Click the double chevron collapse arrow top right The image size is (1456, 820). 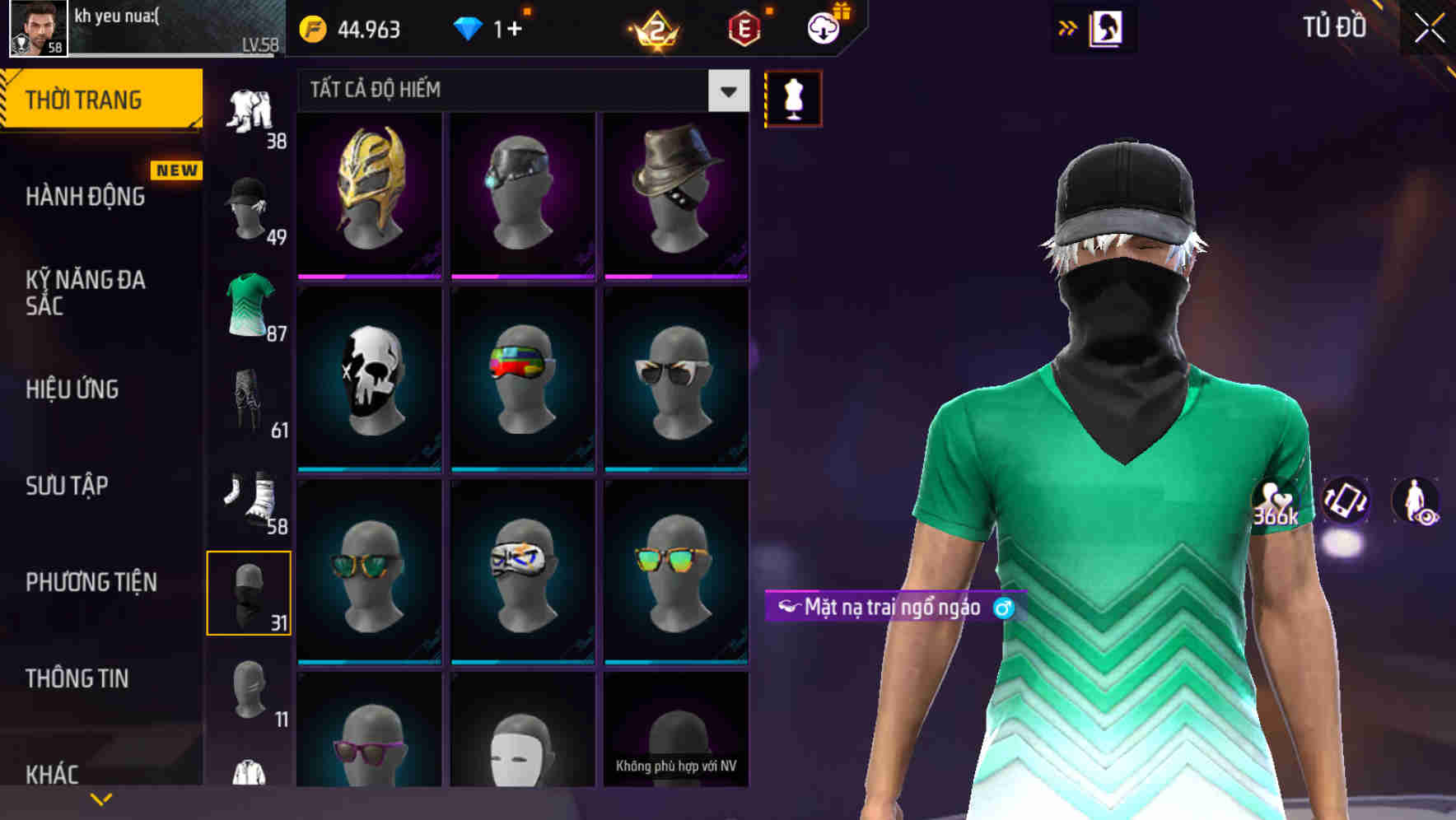pos(1067,27)
